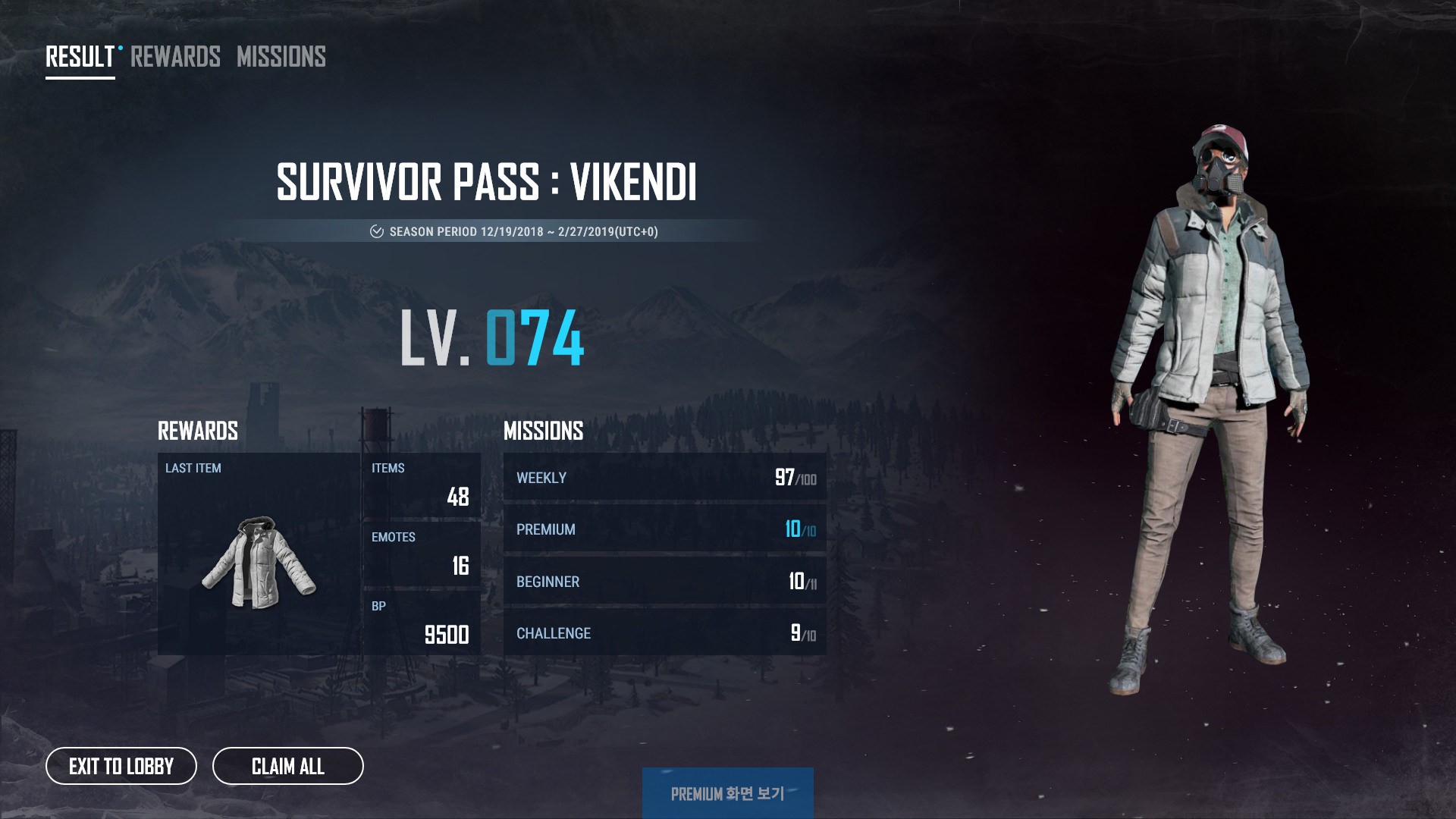The image size is (1456, 819).
Task: Click the LAST ITEM panel
Action: tap(260, 554)
